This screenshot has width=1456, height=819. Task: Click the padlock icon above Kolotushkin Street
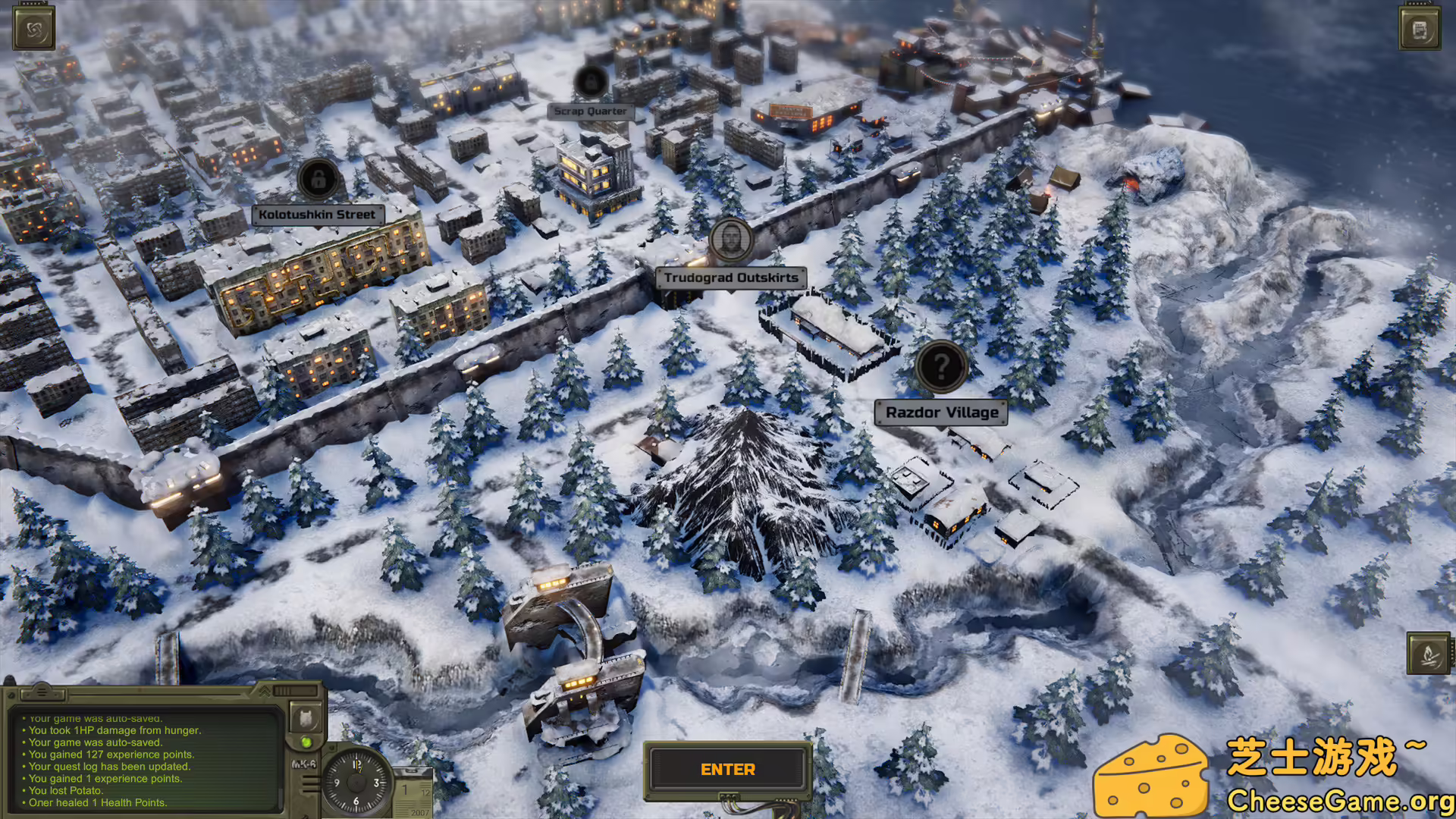317,180
